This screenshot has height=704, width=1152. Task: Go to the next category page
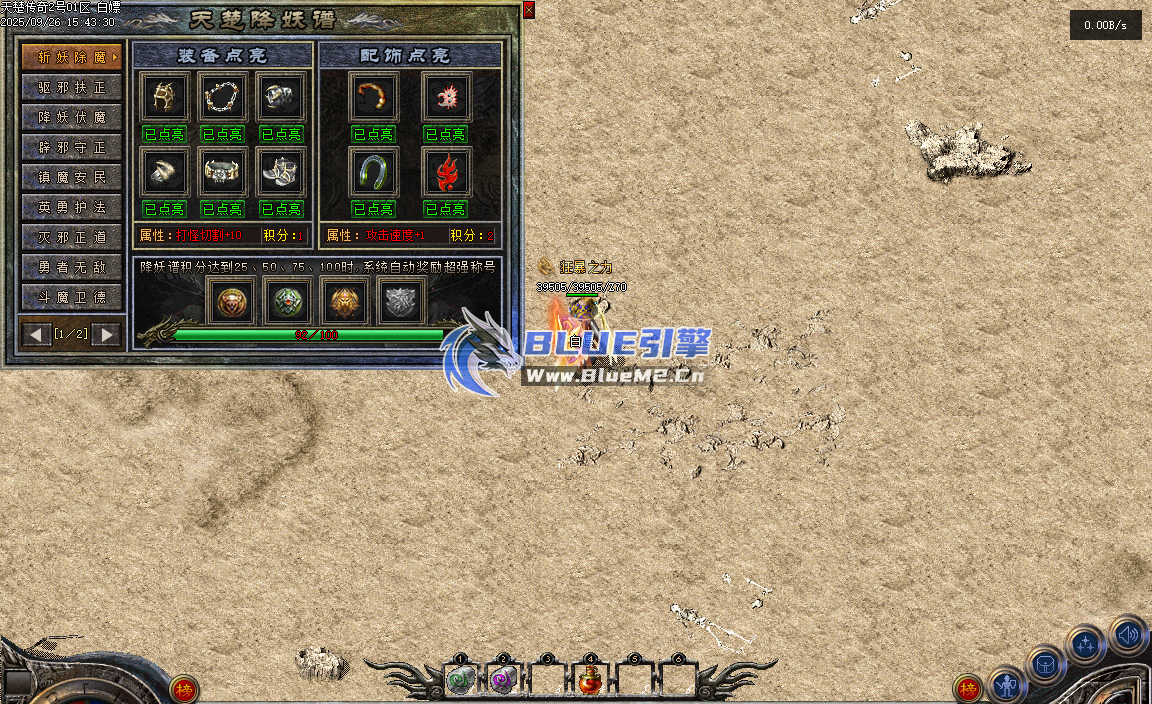point(106,334)
